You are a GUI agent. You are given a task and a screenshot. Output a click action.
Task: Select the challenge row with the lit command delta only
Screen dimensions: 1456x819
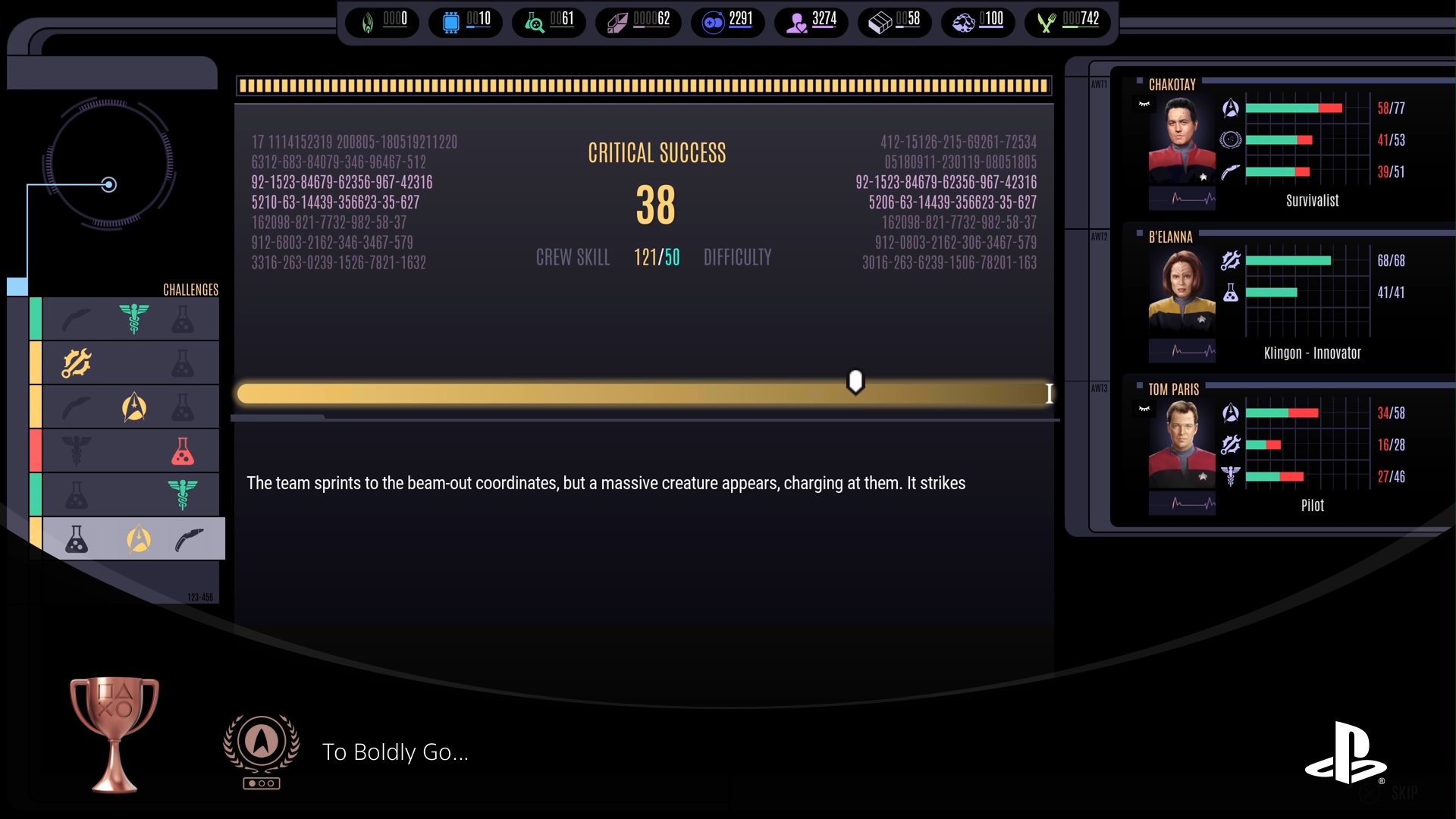pos(130,407)
